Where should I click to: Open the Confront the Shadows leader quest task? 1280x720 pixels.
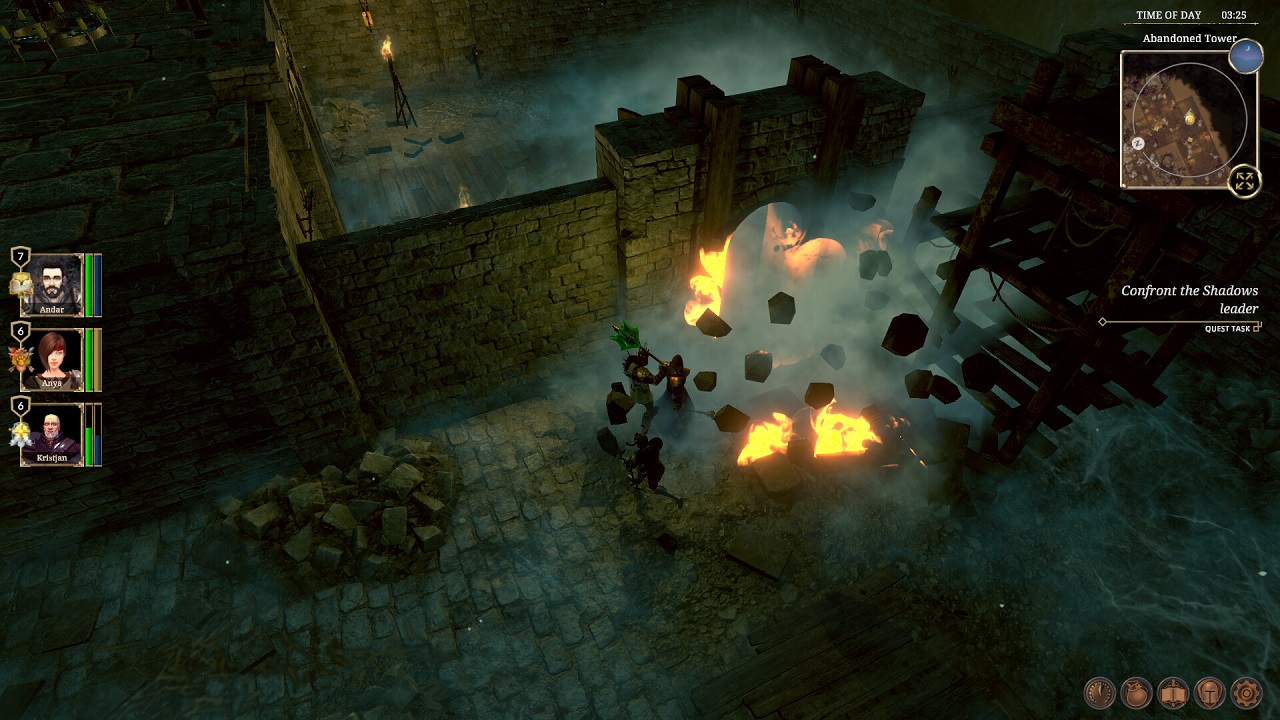(1189, 300)
